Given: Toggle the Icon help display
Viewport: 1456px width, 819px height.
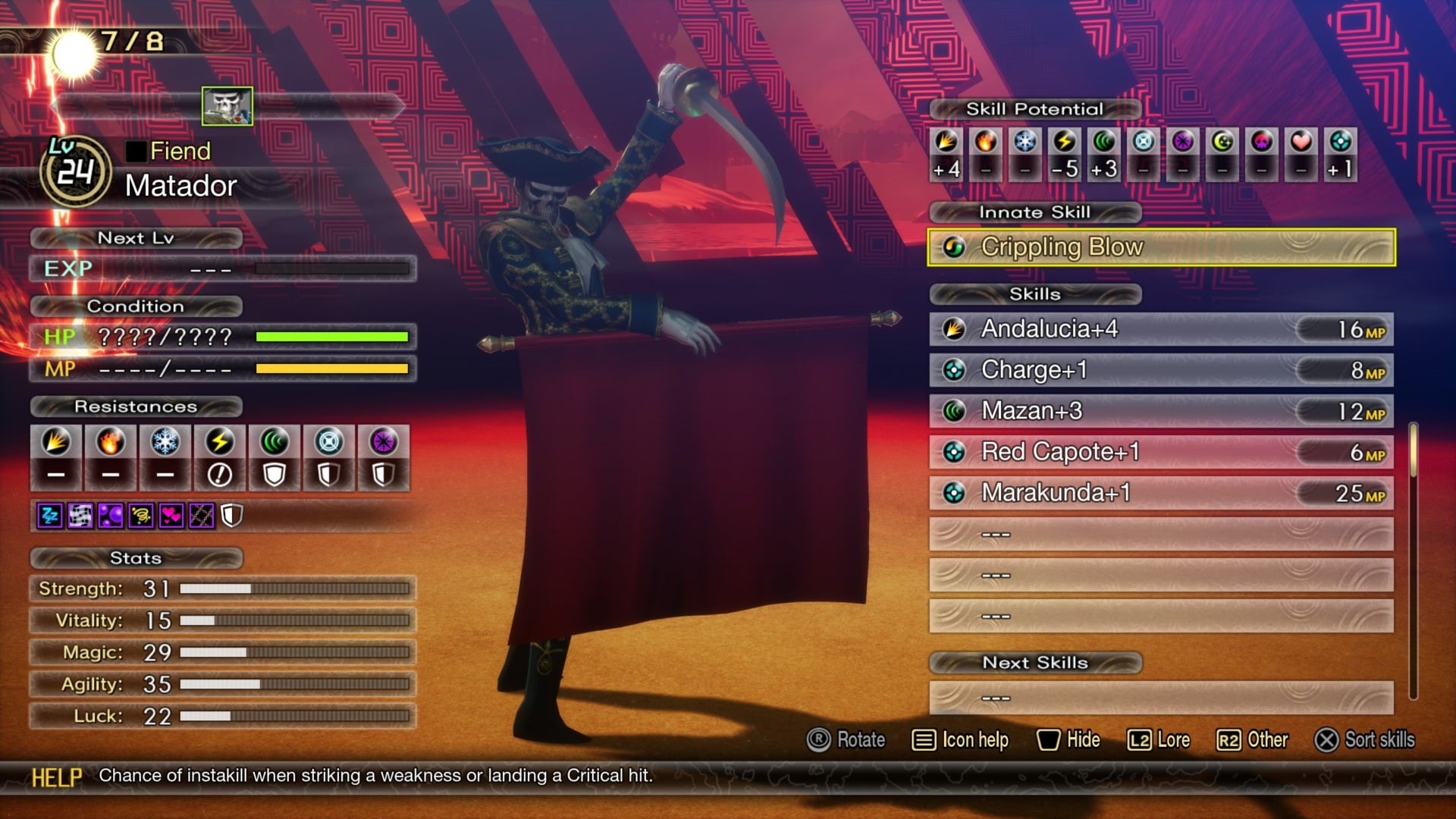Looking at the screenshot, I should (x=961, y=739).
